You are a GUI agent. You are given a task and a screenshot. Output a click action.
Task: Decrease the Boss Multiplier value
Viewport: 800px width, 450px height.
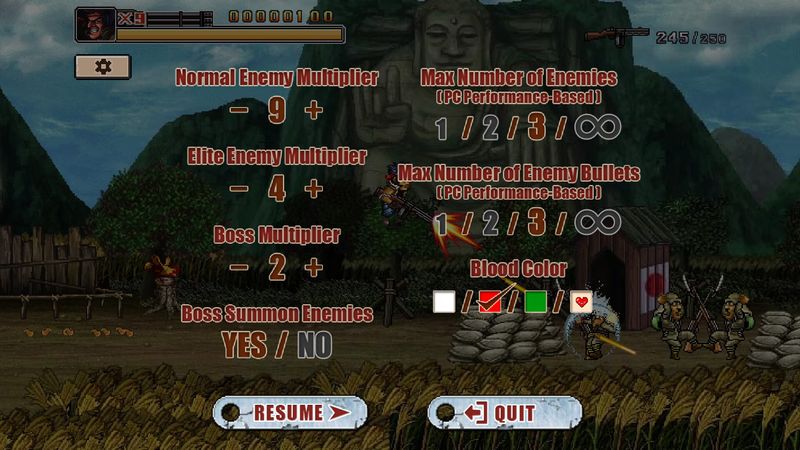pos(239,267)
